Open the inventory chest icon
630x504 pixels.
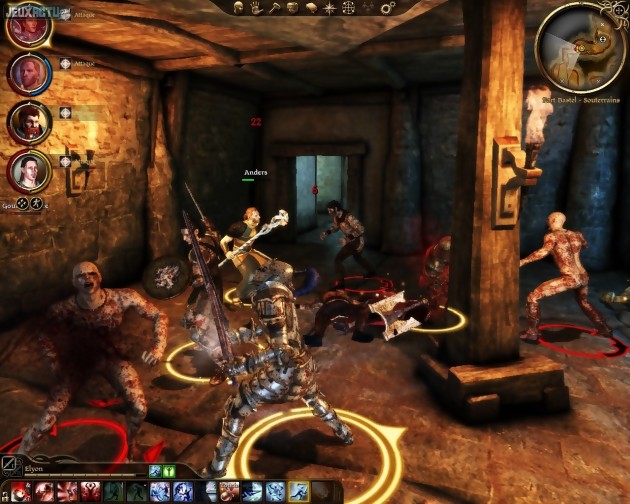tap(293, 7)
